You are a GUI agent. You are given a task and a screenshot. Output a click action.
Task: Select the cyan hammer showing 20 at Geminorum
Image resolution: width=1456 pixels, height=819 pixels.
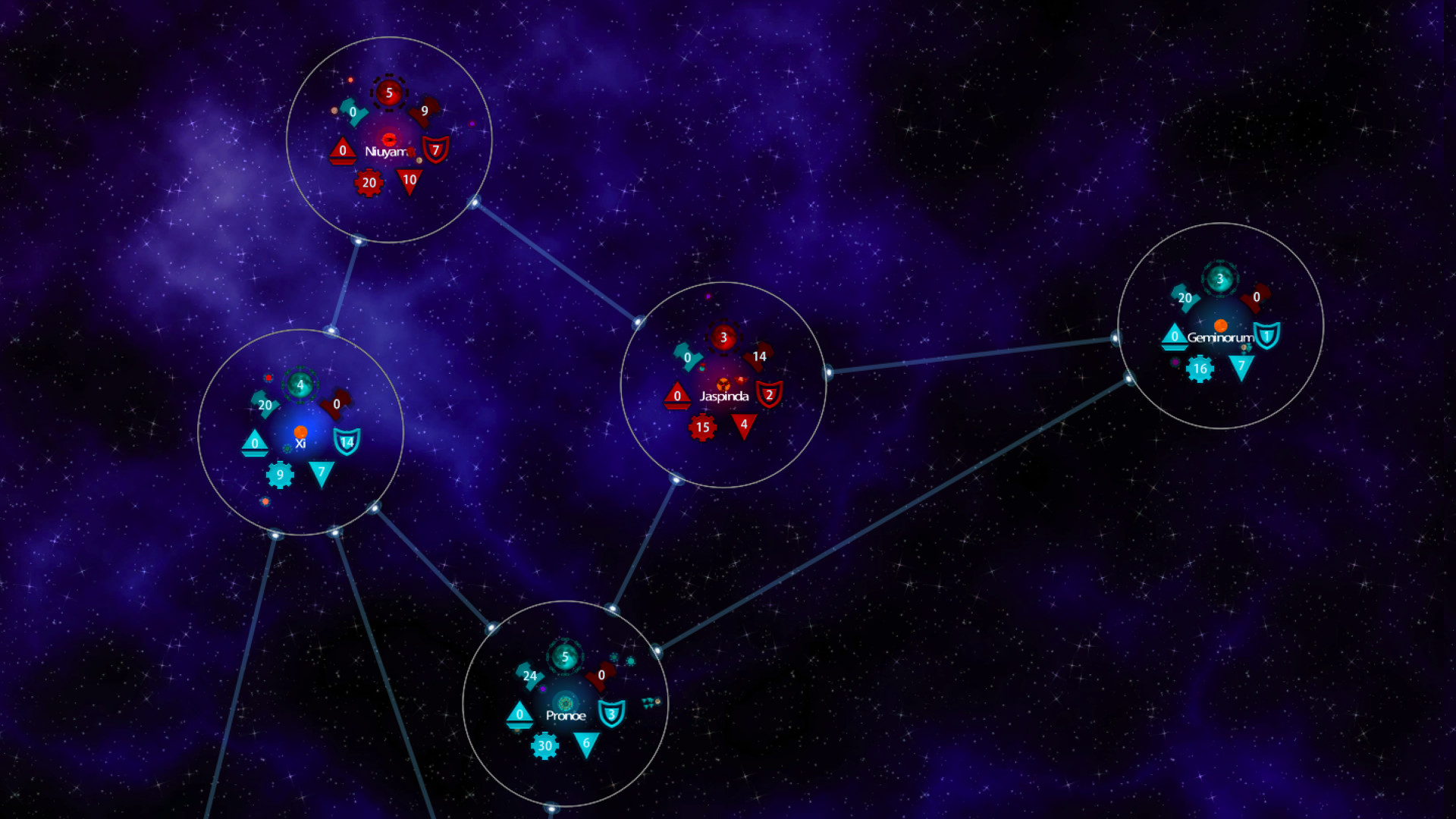(x=1185, y=299)
